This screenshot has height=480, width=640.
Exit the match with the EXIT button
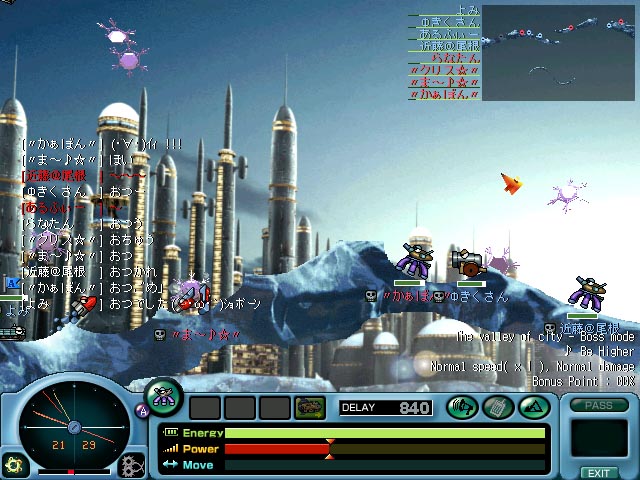pos(598,472)
